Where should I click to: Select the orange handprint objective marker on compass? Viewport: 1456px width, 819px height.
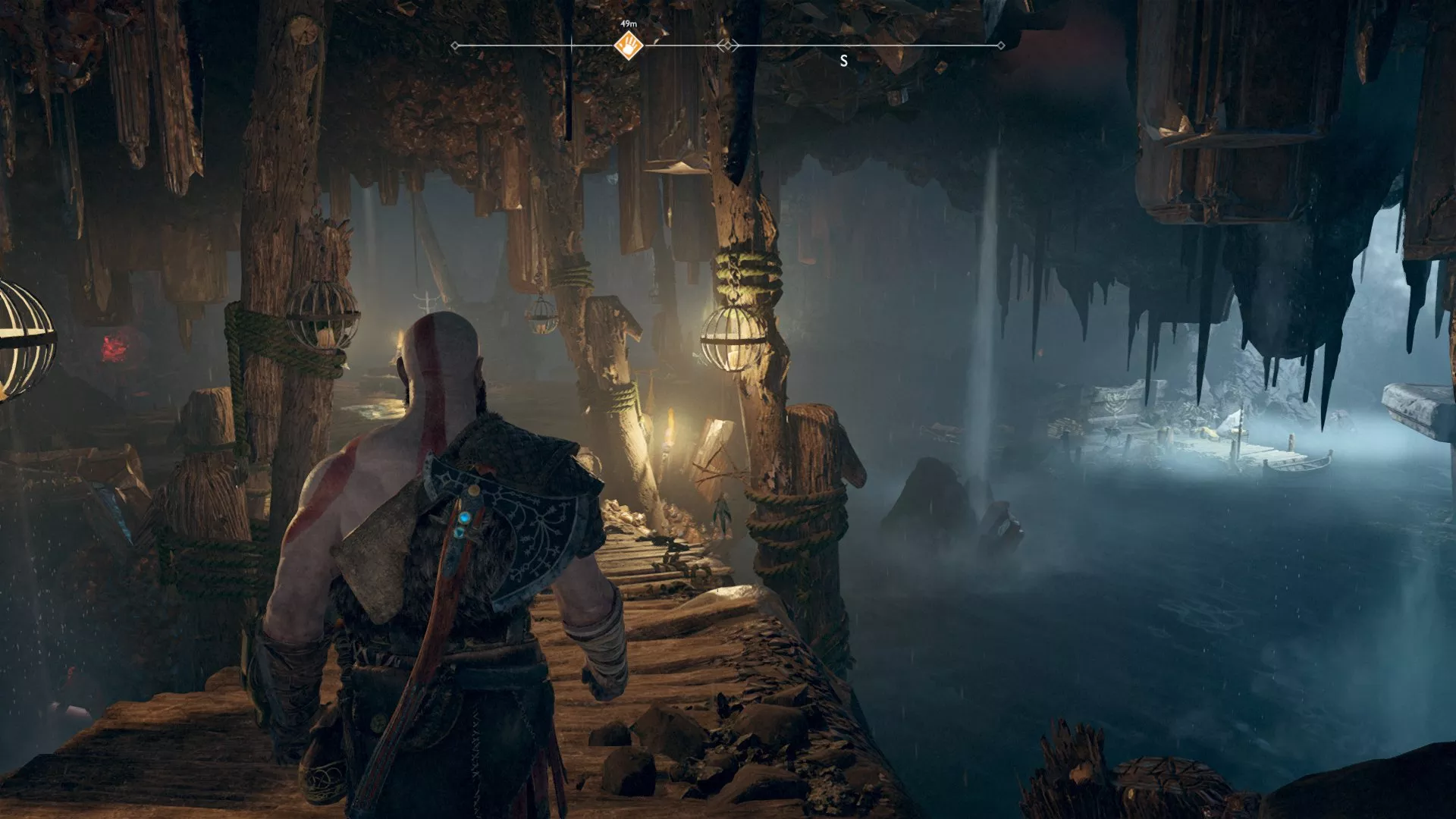[x=629, y=45]
